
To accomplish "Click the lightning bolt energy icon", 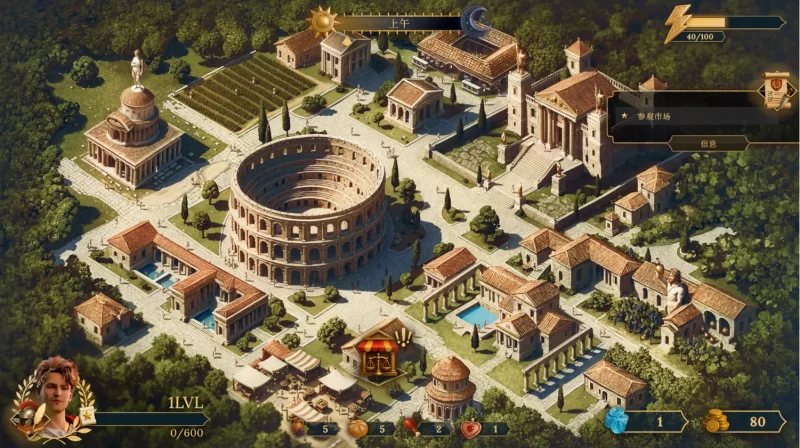I will 679,21.
